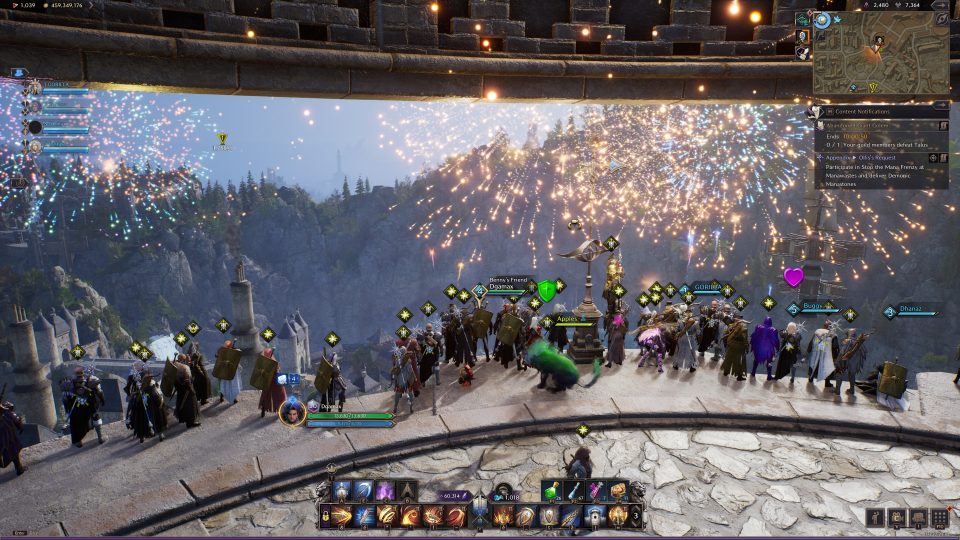Click the compass swirl button beside minimap
Viewport: 960px width, 540px height.
(822, 19)
